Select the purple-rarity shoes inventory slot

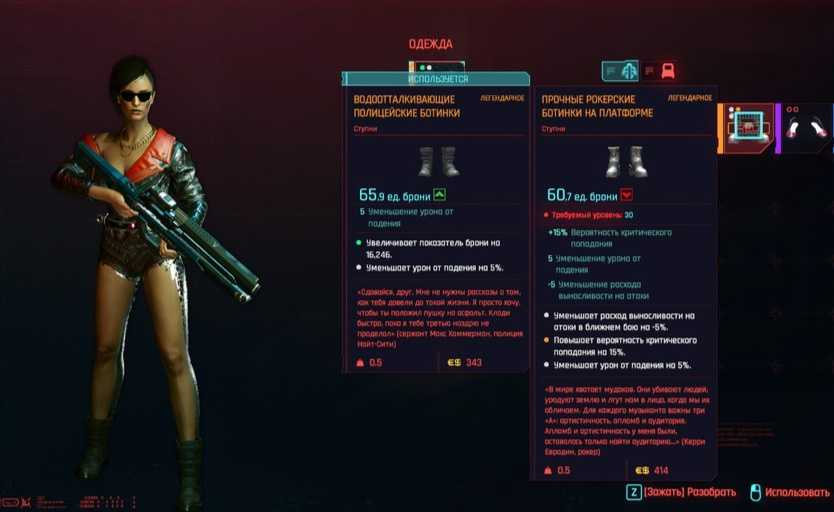pos(806,127)
